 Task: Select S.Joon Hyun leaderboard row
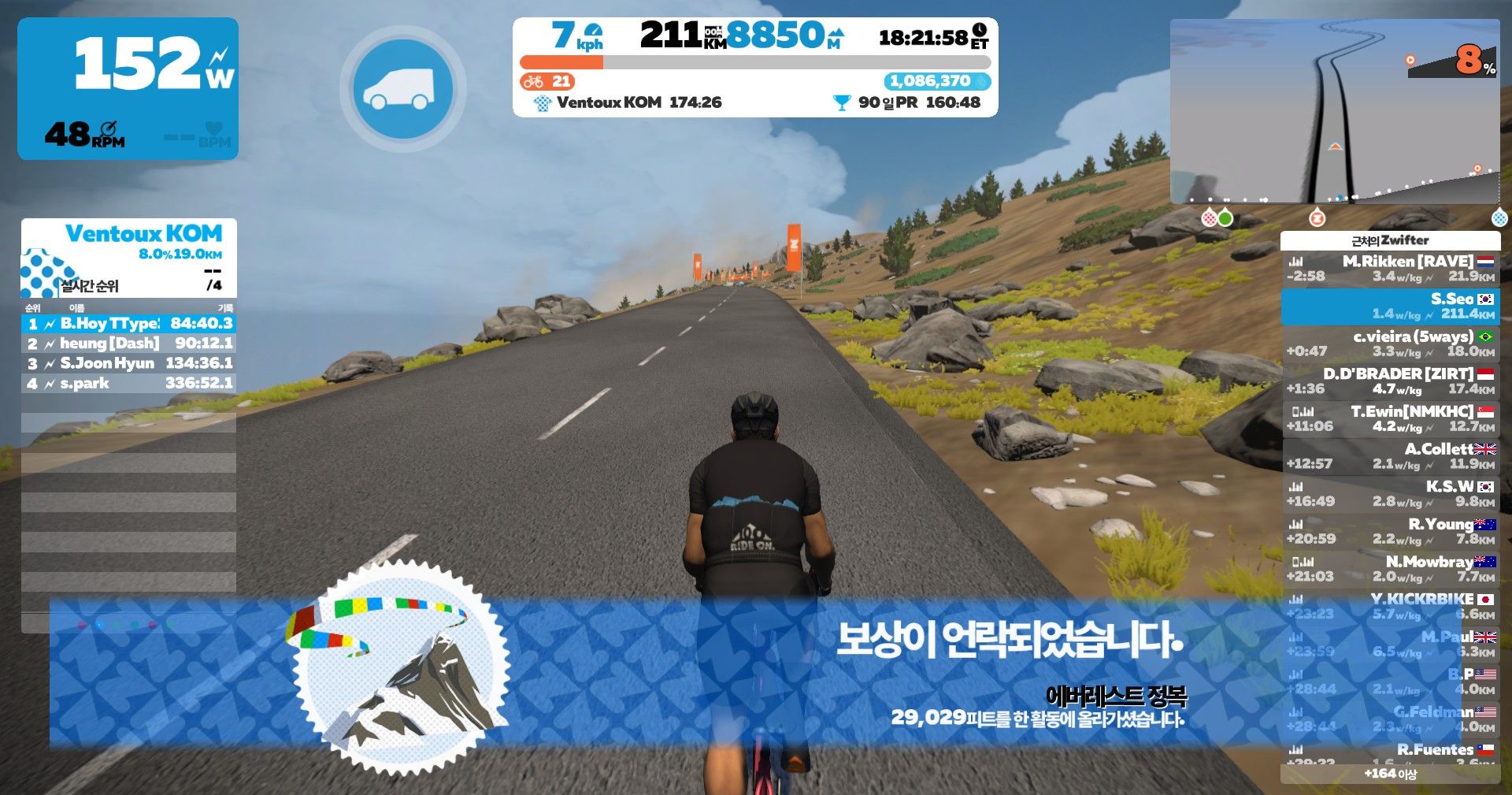(x=129, y=363)
